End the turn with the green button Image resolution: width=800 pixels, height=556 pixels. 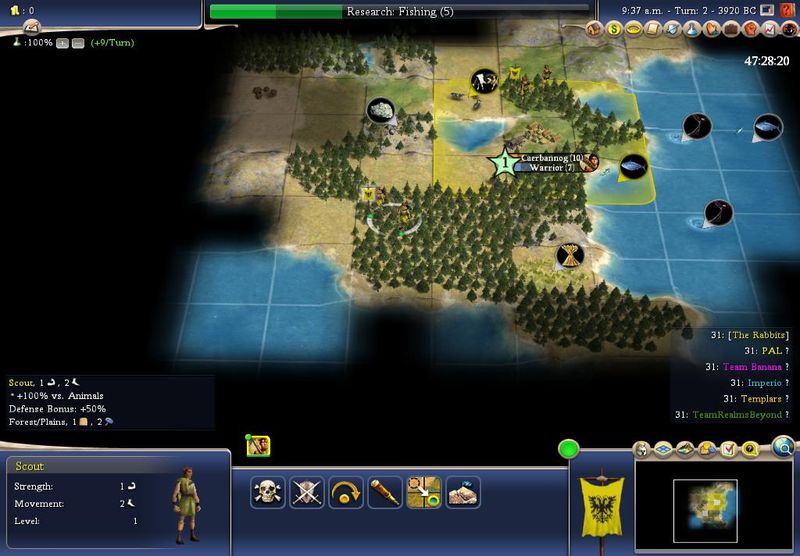point(569,450)
